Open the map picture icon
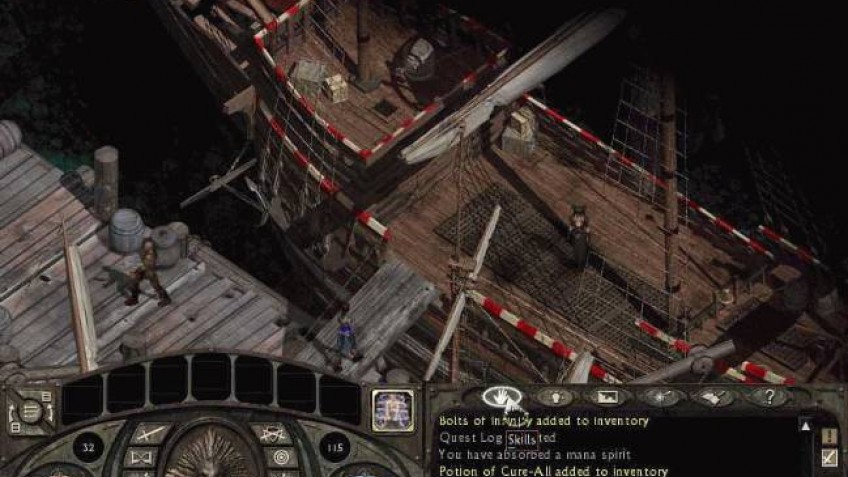Screen dimensions: 848x477 click(607, 397)
